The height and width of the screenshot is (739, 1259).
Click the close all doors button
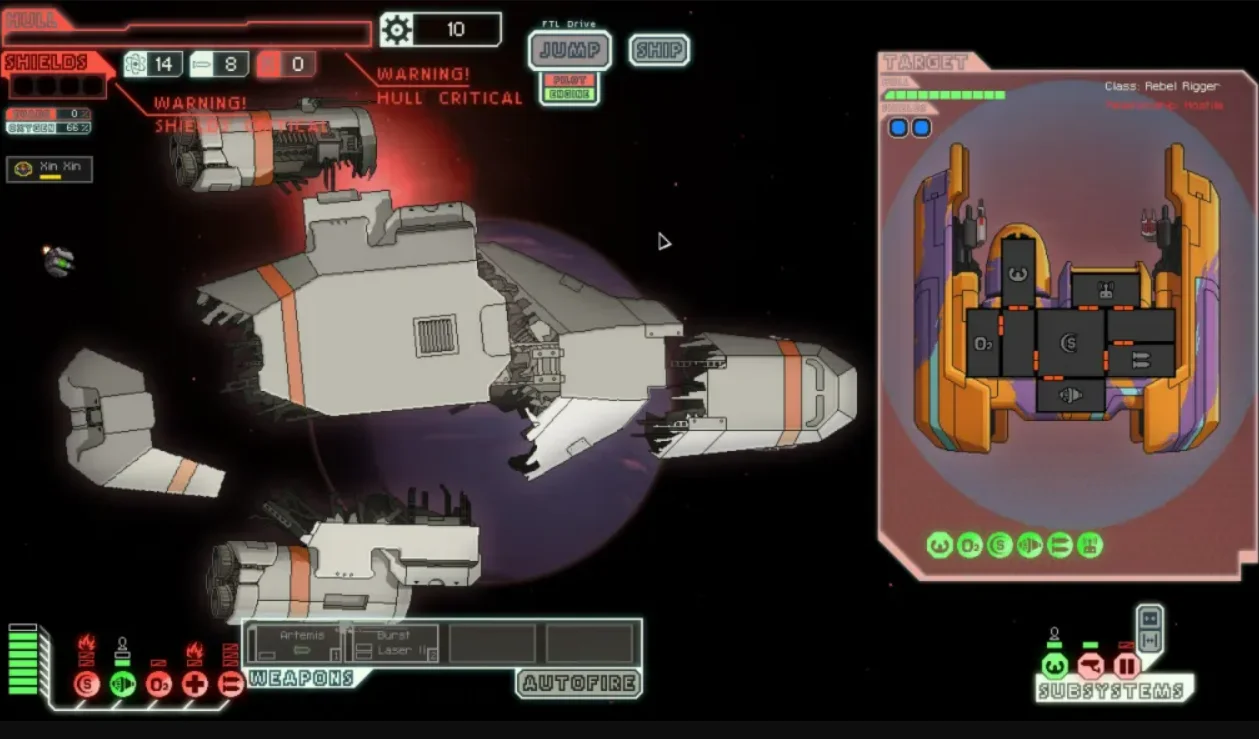point(1150,617)
